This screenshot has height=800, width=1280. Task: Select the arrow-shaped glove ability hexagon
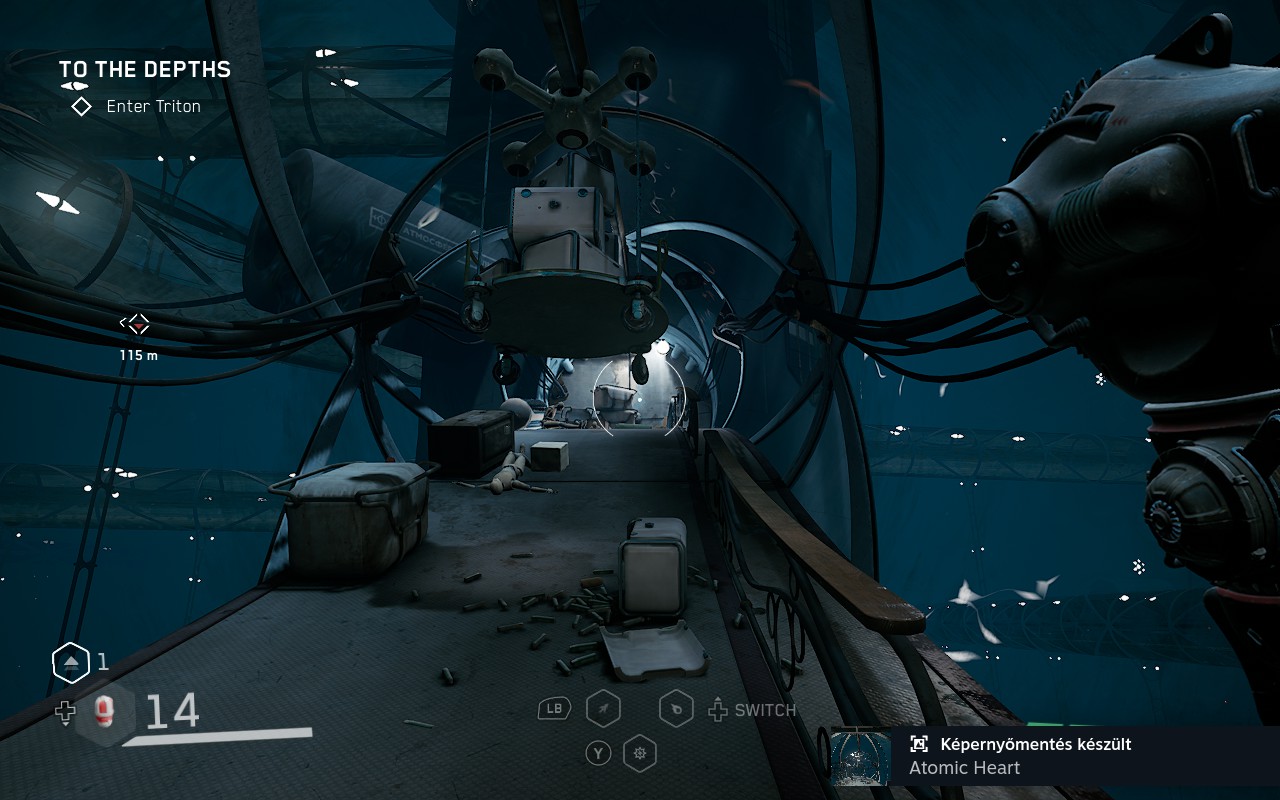point(603,710)
